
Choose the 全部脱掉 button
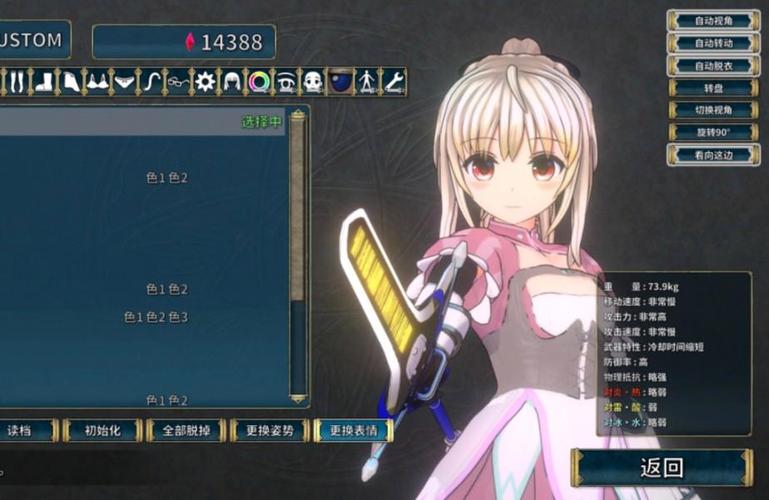pyautogui.click(x=186, y=430)
